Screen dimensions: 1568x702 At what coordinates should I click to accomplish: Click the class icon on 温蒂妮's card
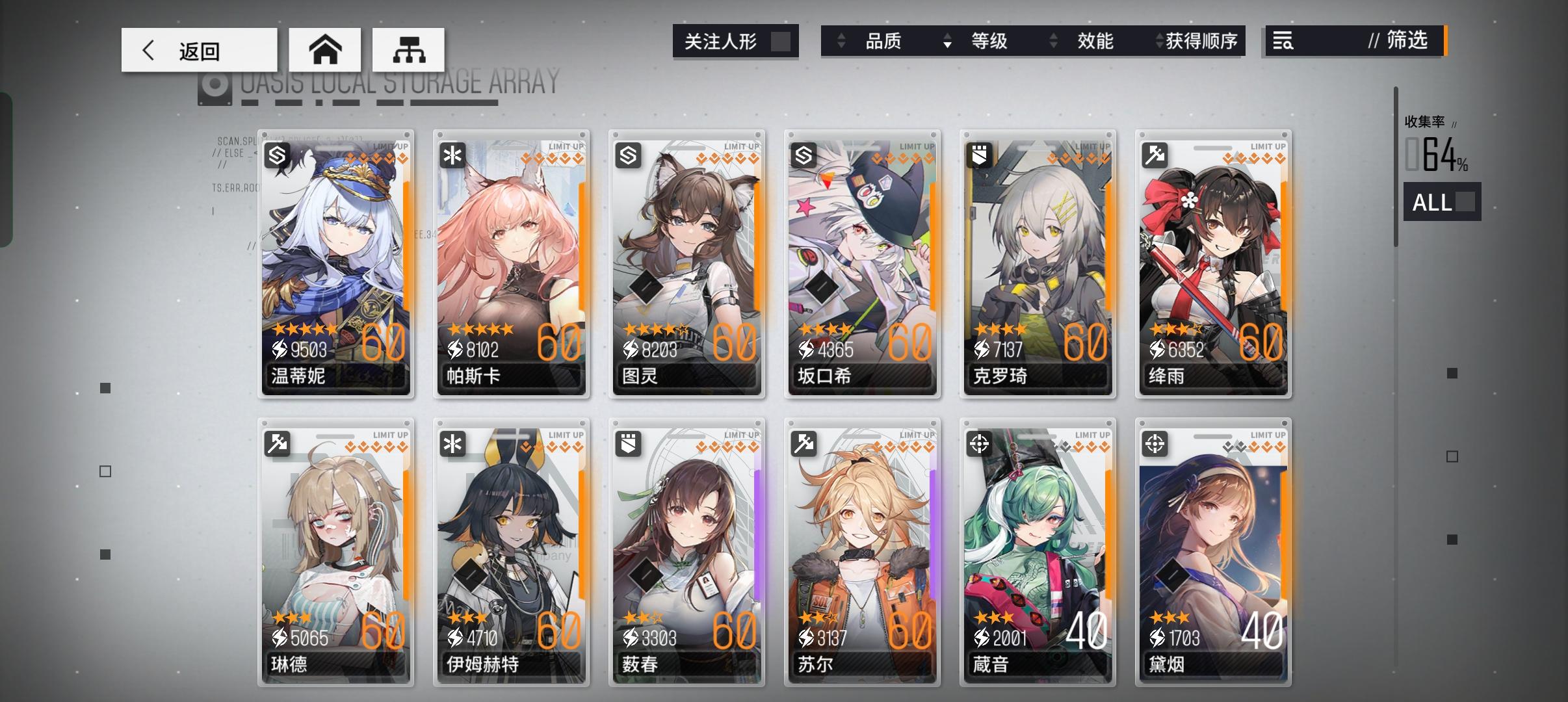pos(278,155)
